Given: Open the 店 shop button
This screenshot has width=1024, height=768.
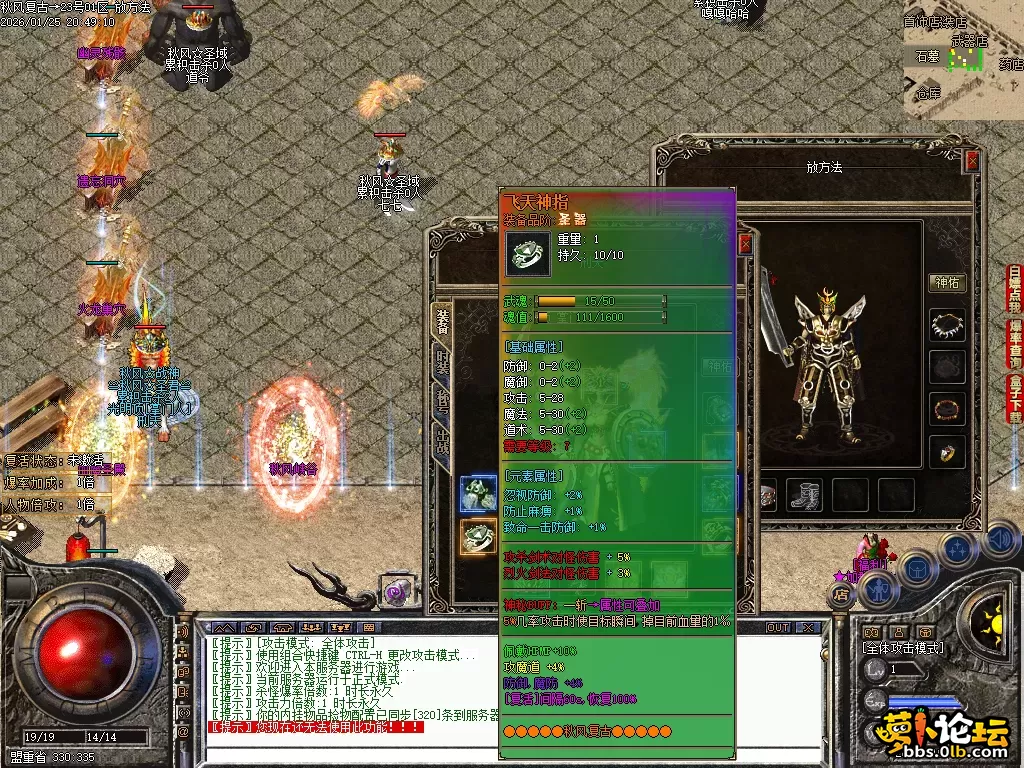Looking at the screenshot, I should point(841,594).
